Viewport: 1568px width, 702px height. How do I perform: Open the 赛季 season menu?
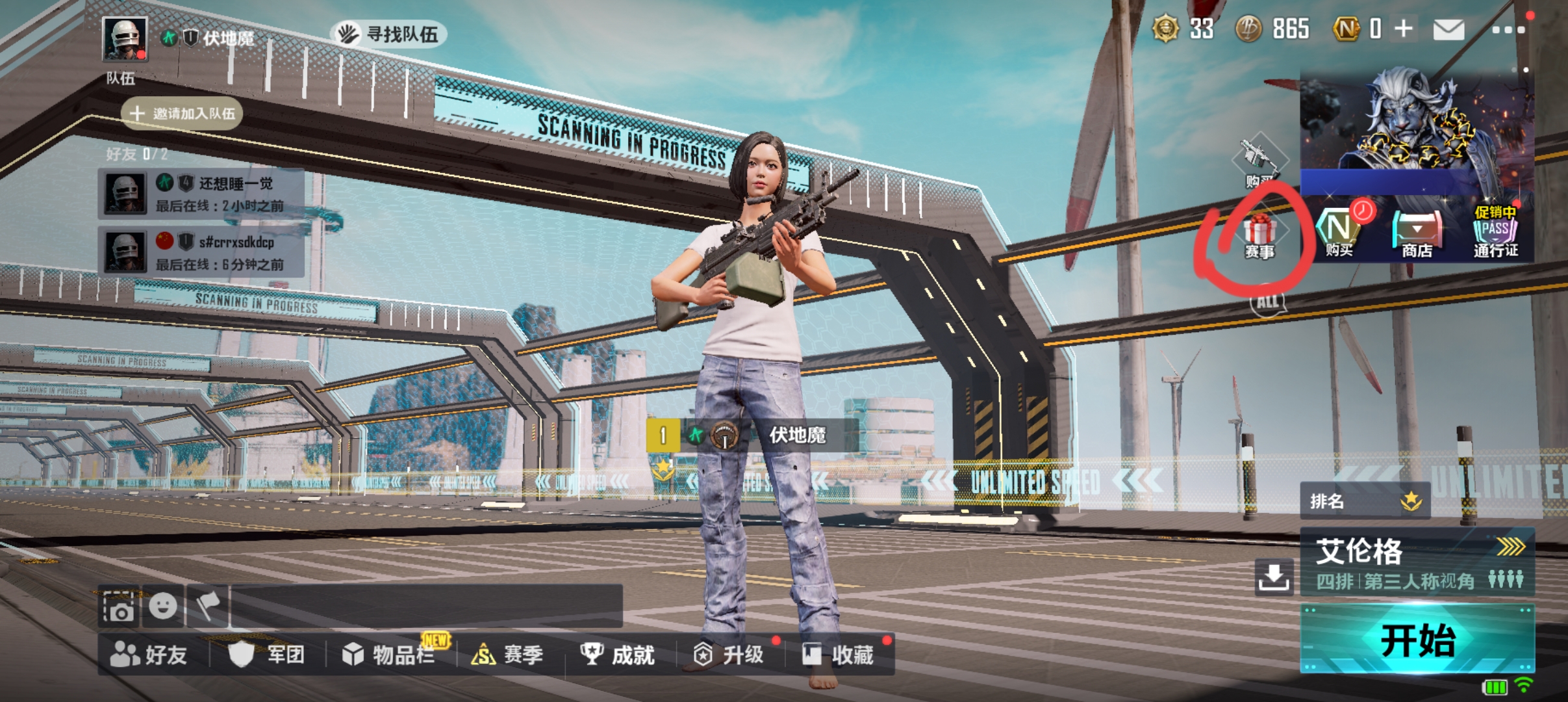click(507, 655)
